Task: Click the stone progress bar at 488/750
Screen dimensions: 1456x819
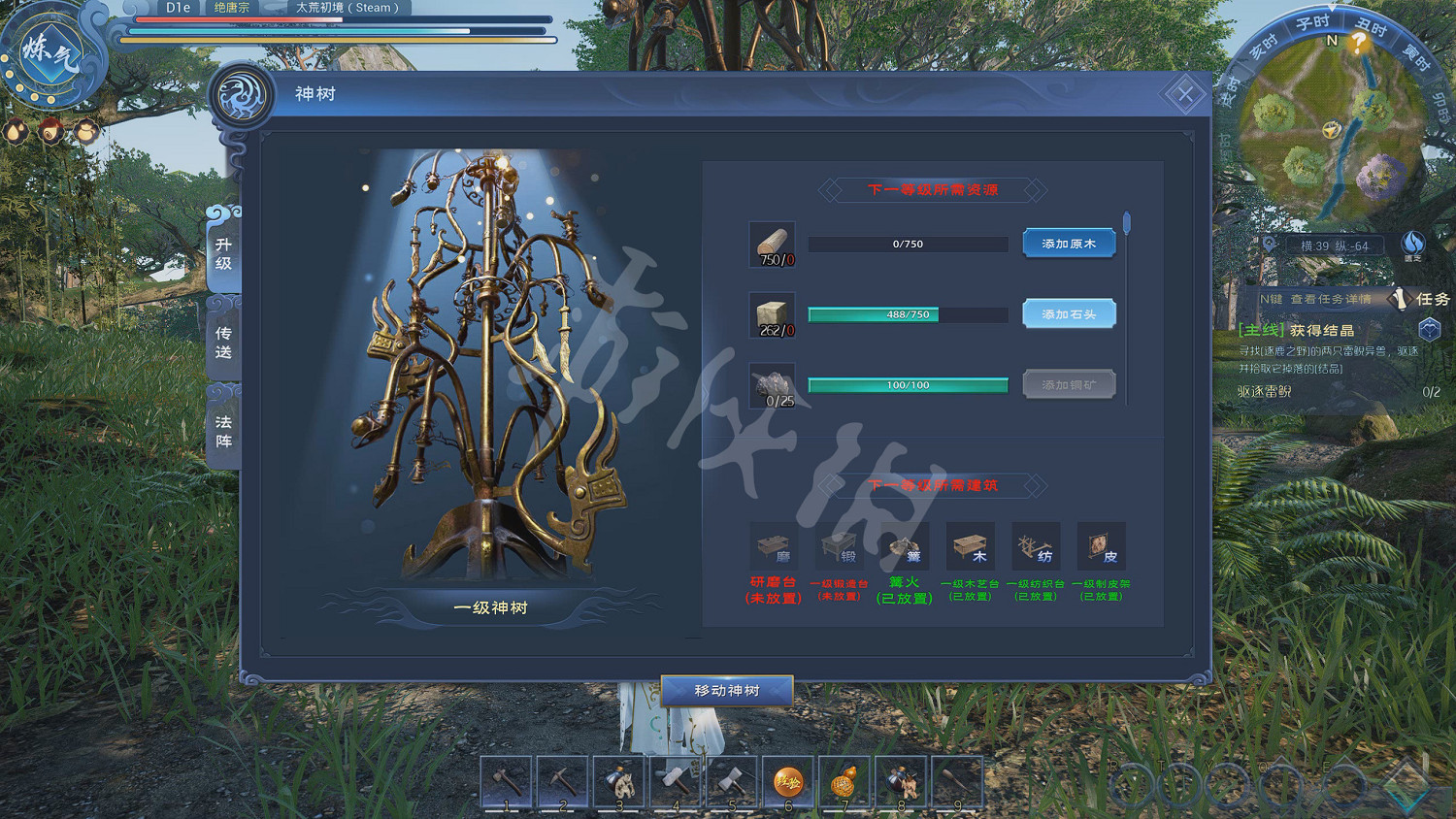Action: 908,314
